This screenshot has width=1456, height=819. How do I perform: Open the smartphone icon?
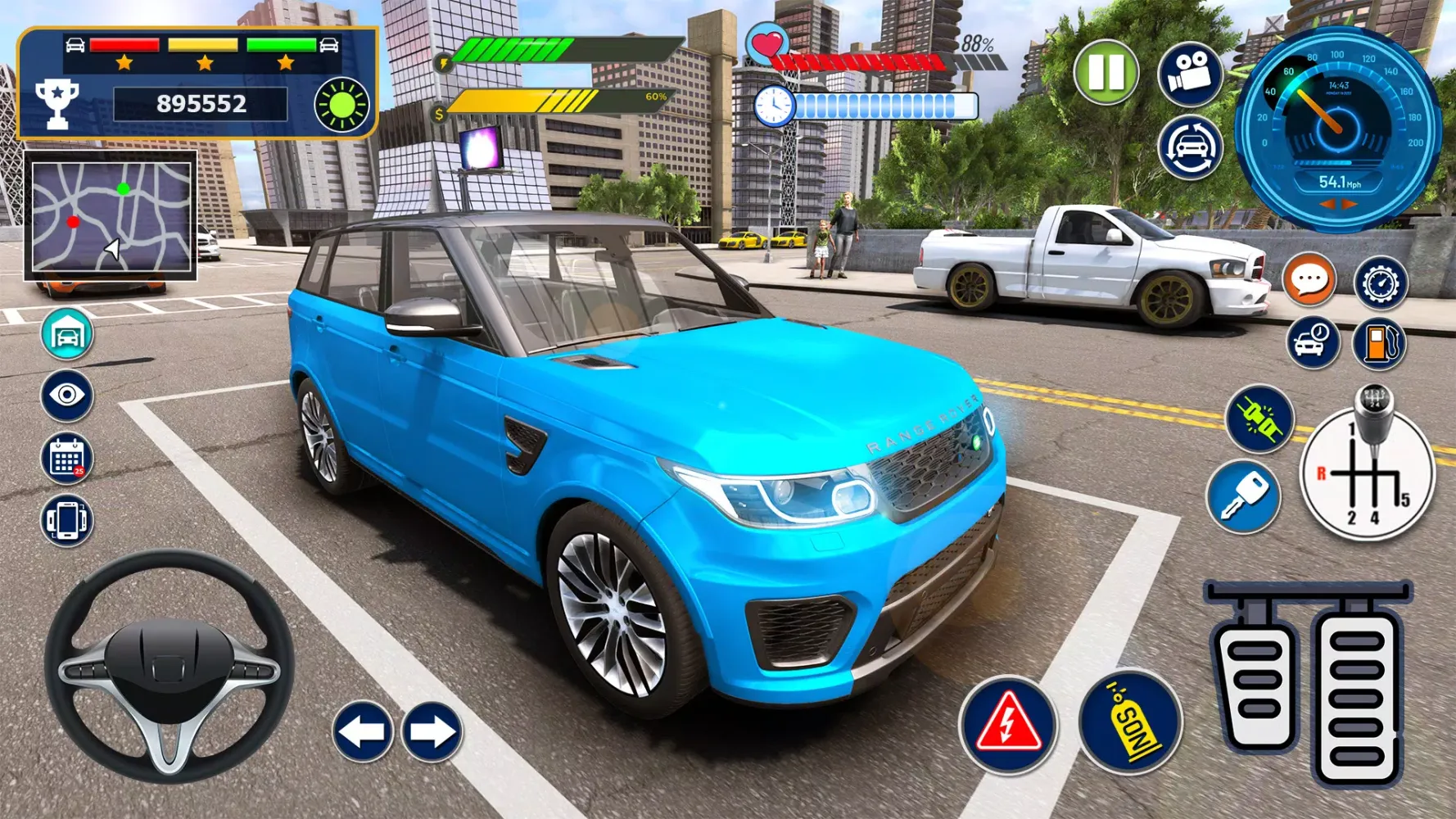pyautogui.click(x=67, y=520)
